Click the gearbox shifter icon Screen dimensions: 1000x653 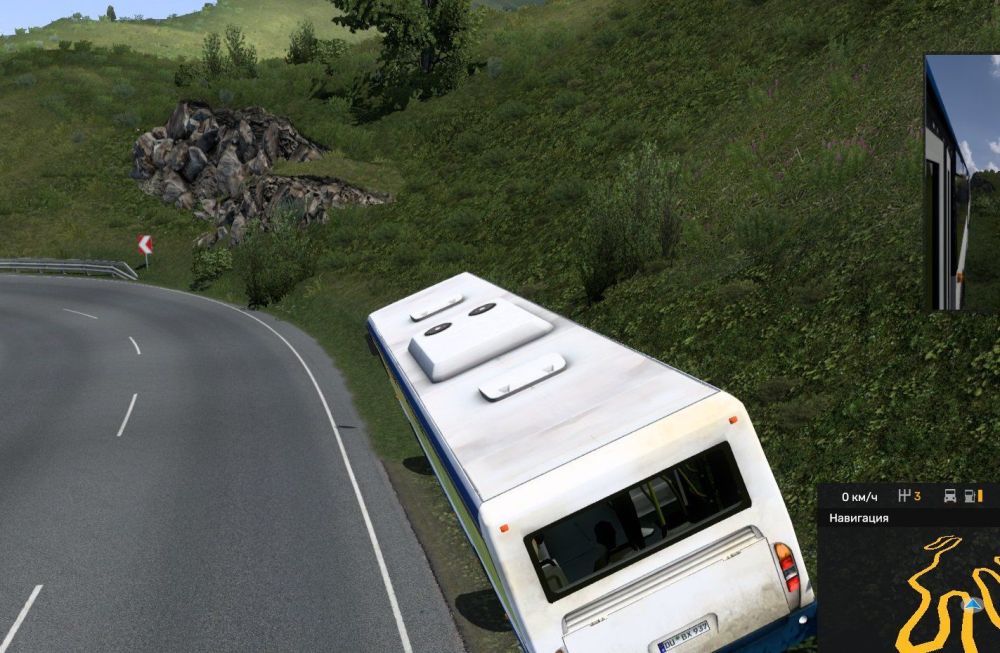pos(905,496)
